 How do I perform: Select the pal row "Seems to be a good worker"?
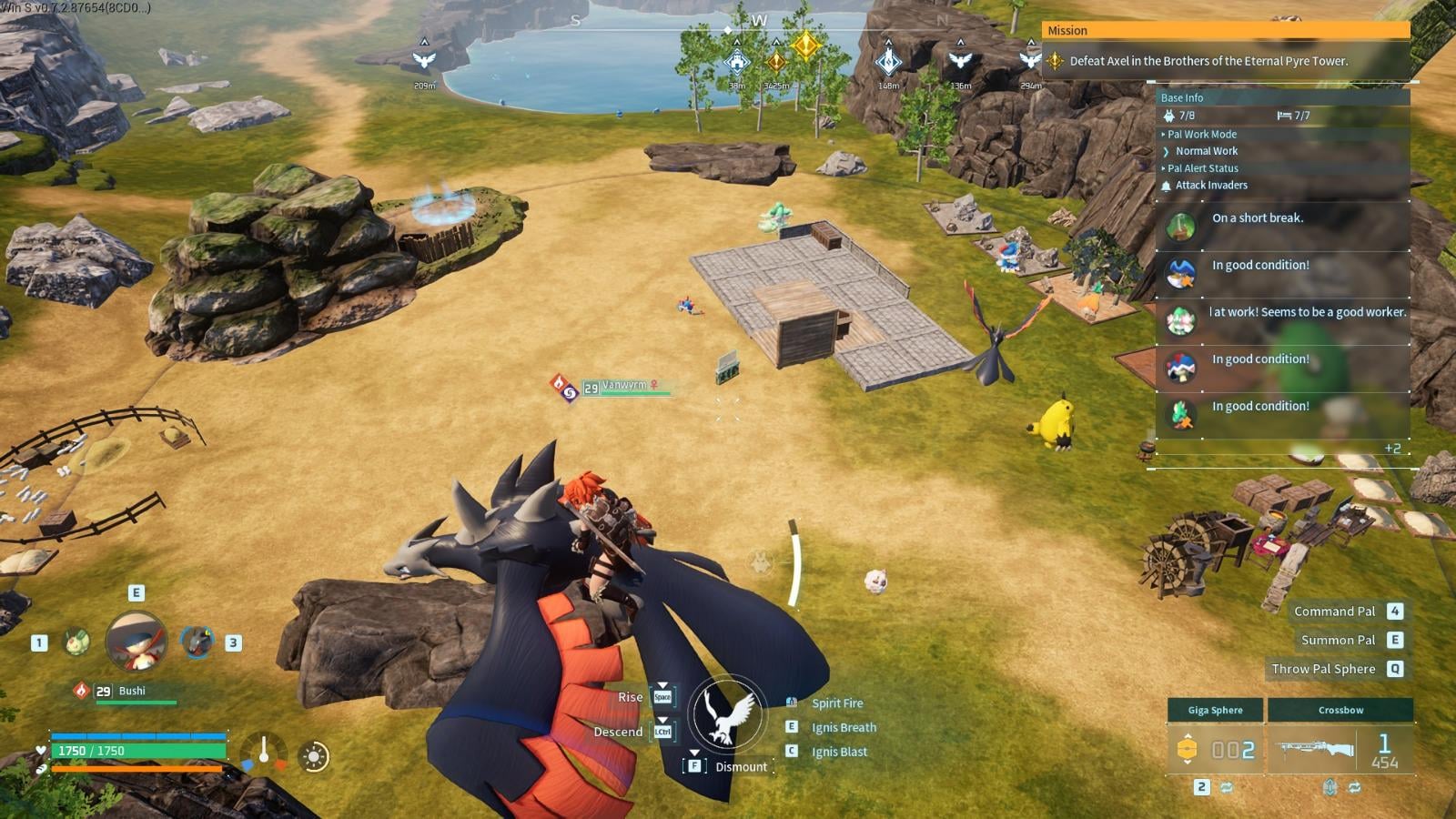1282,320
